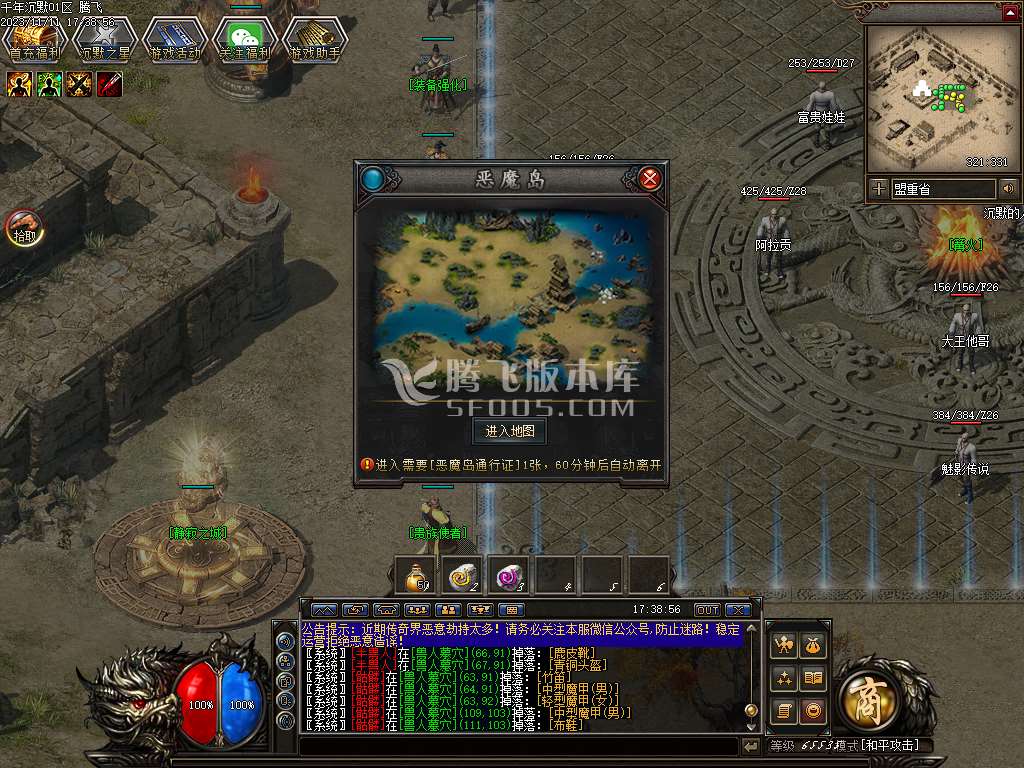Open the 关注福利 WeChat rewards

click(245, 40)
